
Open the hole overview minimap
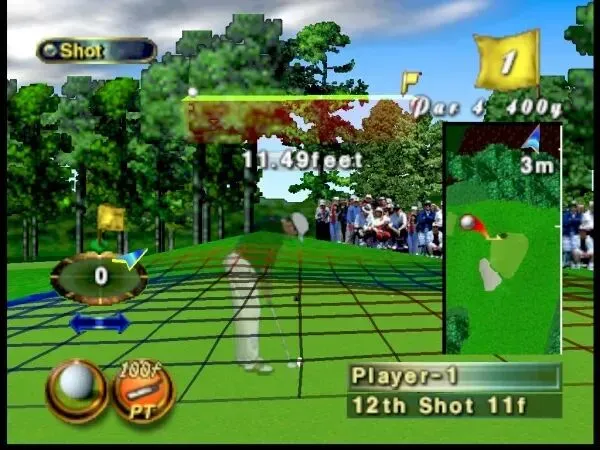502,238
